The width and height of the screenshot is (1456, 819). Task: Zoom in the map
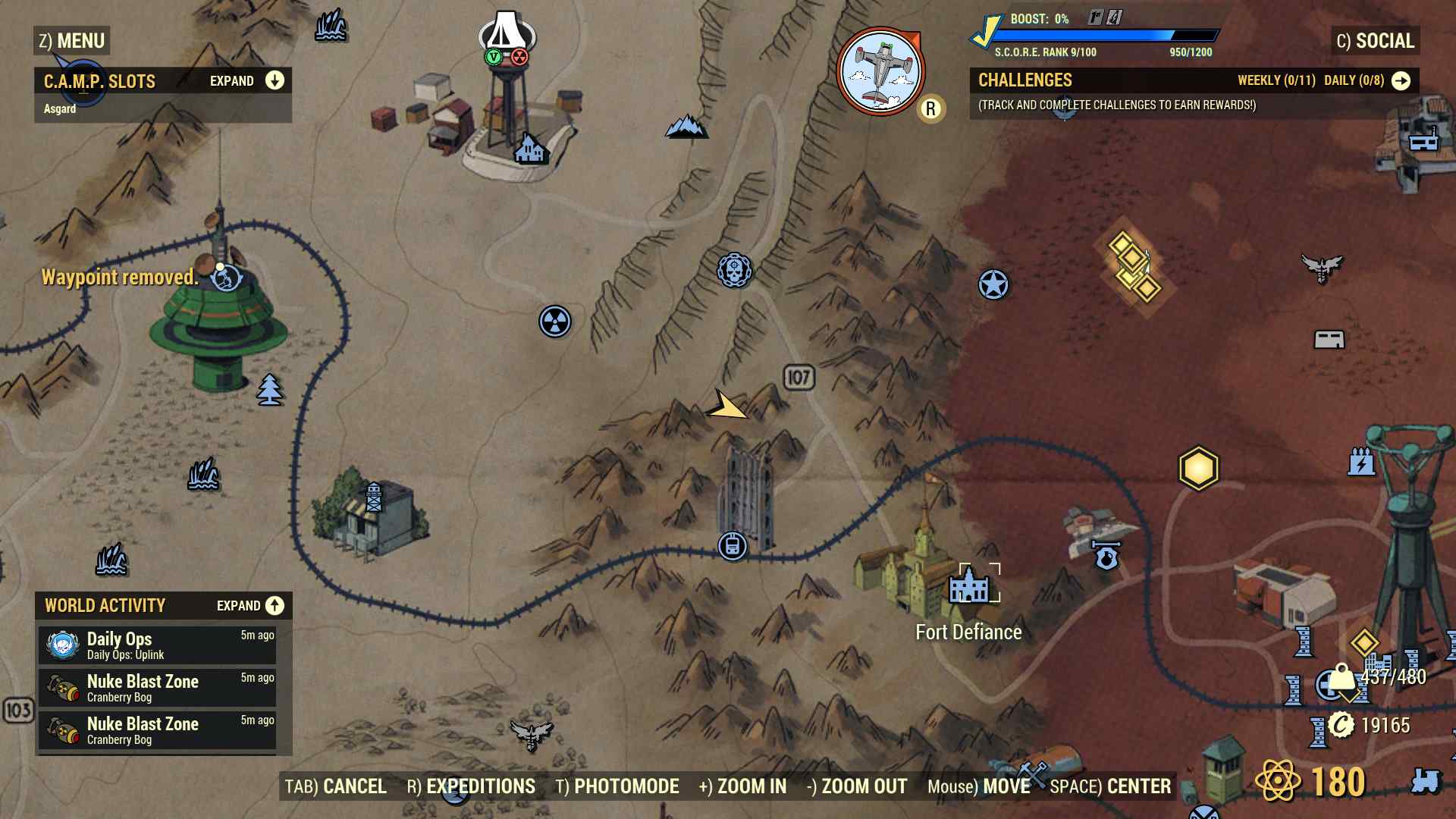tap(742, 786)
